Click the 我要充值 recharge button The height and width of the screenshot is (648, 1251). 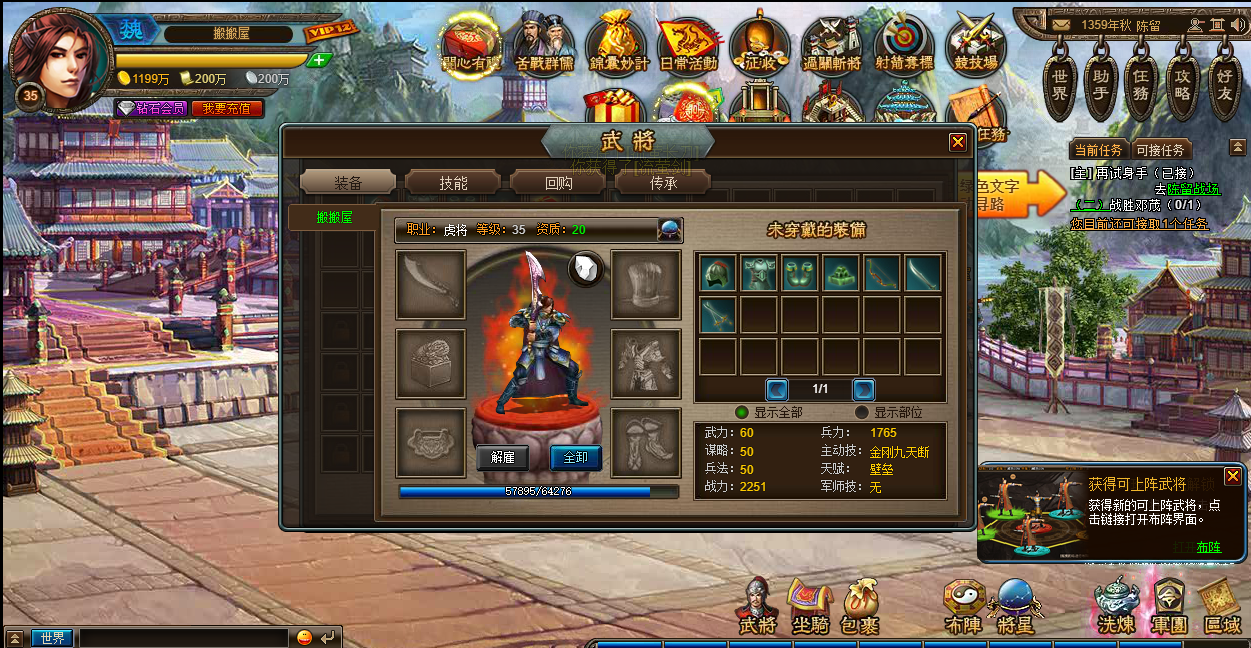point(228,108)
